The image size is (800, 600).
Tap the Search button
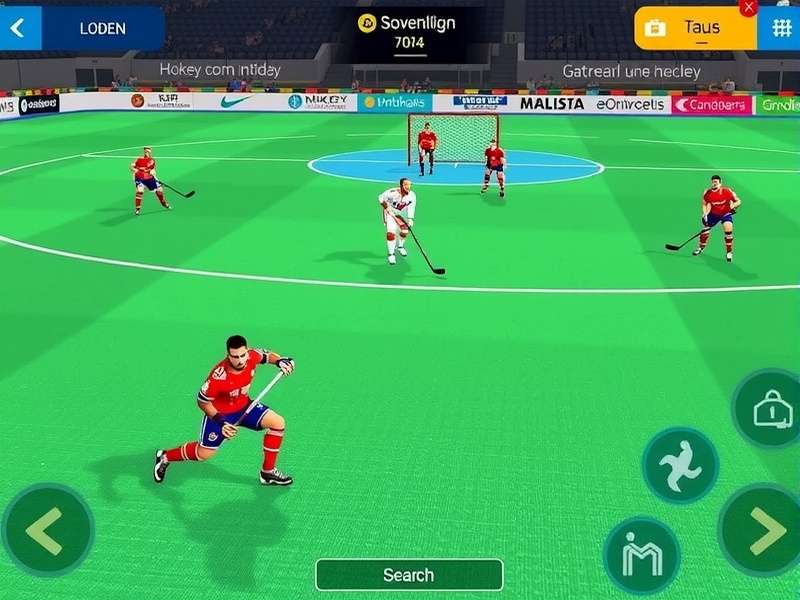click(408, 575)
